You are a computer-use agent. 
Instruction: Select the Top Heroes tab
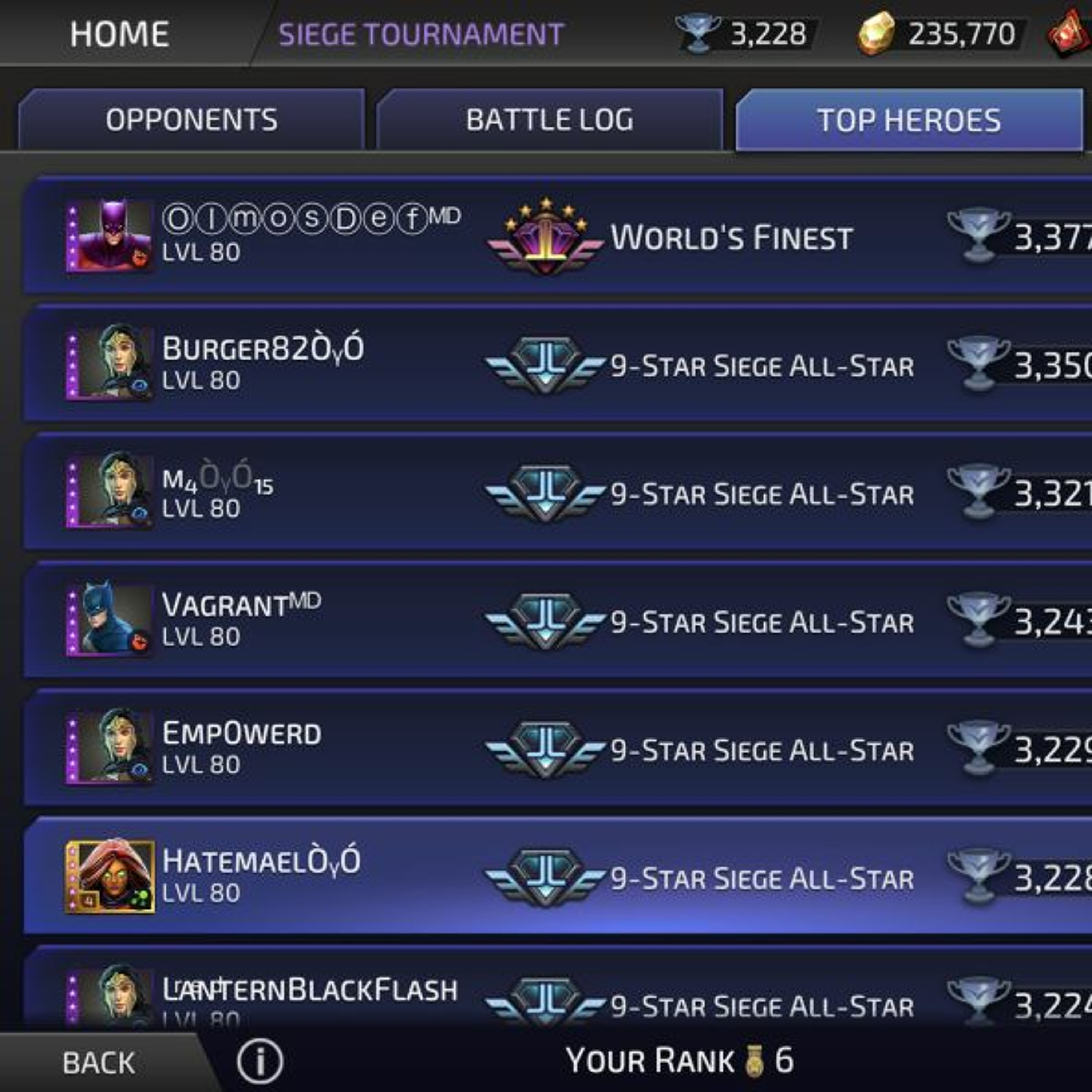(909, 120)
